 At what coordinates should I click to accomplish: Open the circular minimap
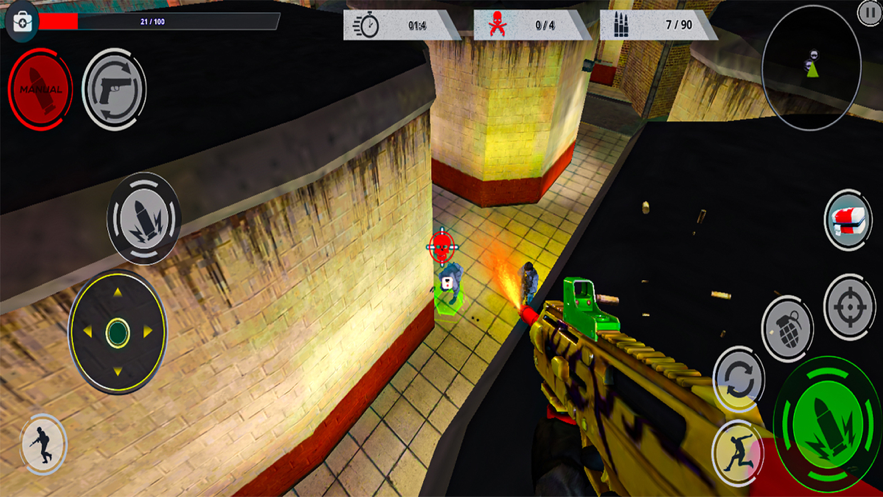pyautogui.click(x=811, y=68)
